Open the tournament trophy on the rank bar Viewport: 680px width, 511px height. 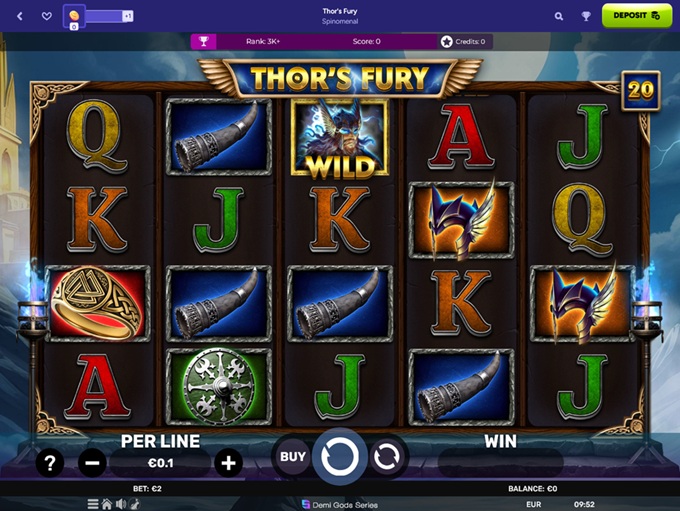(204, 41)
